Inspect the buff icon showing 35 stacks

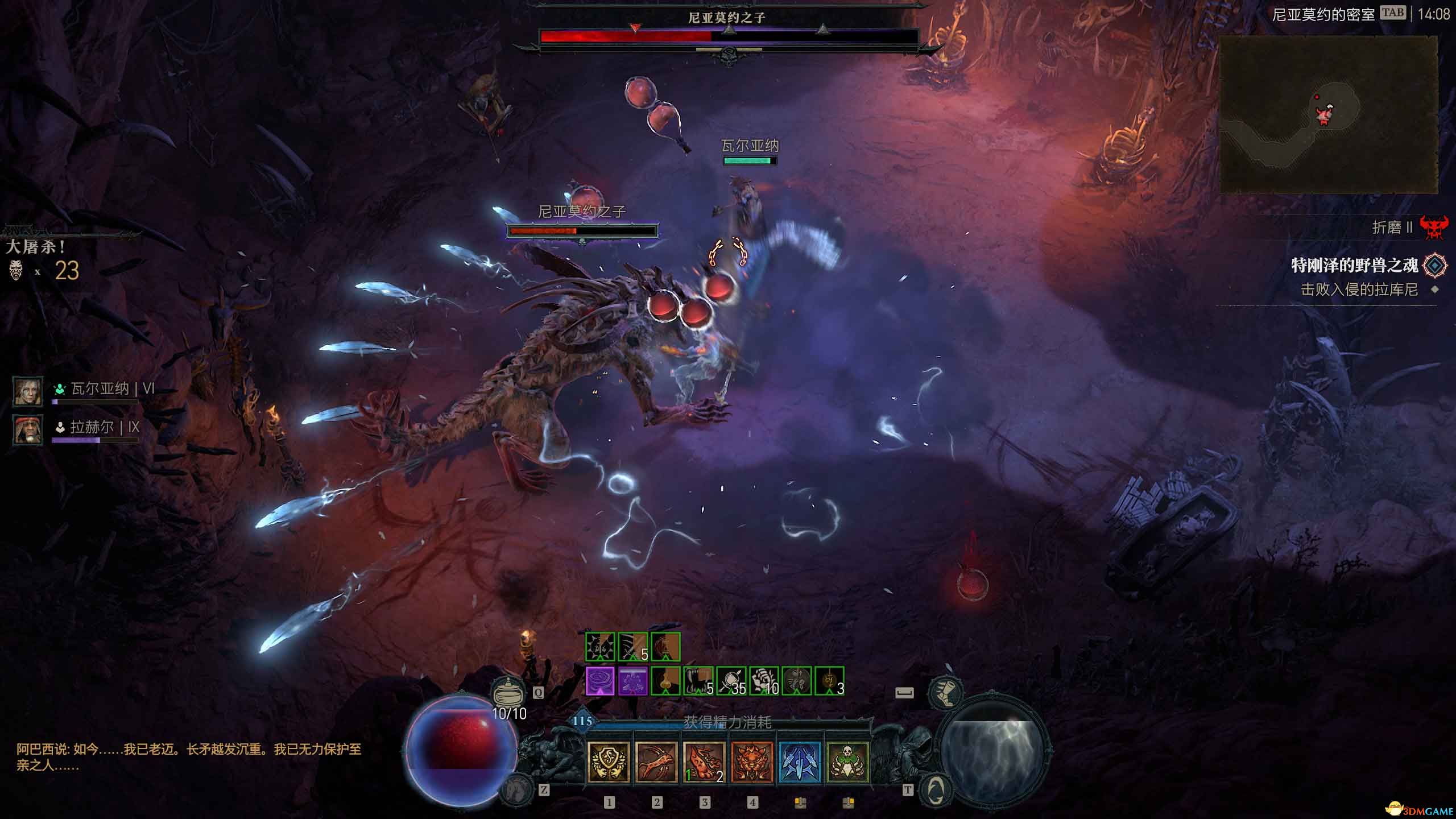[x=731, y=681]
